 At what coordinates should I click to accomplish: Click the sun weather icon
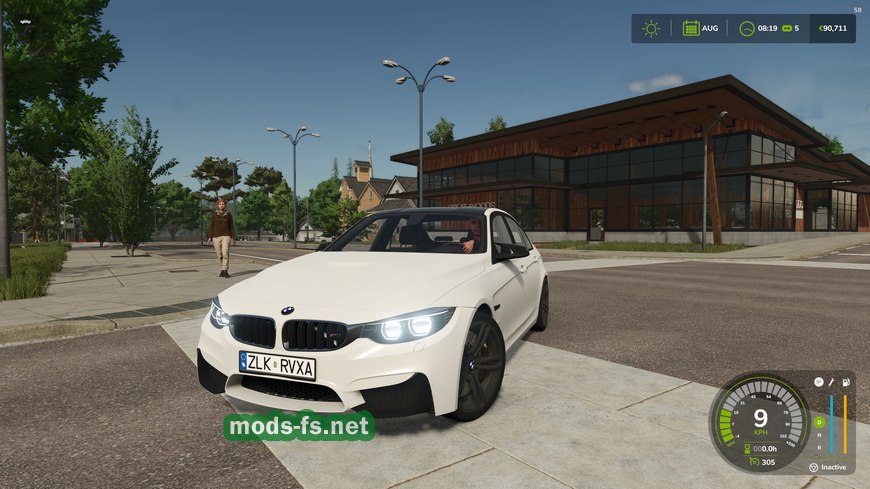click(651, 28)
